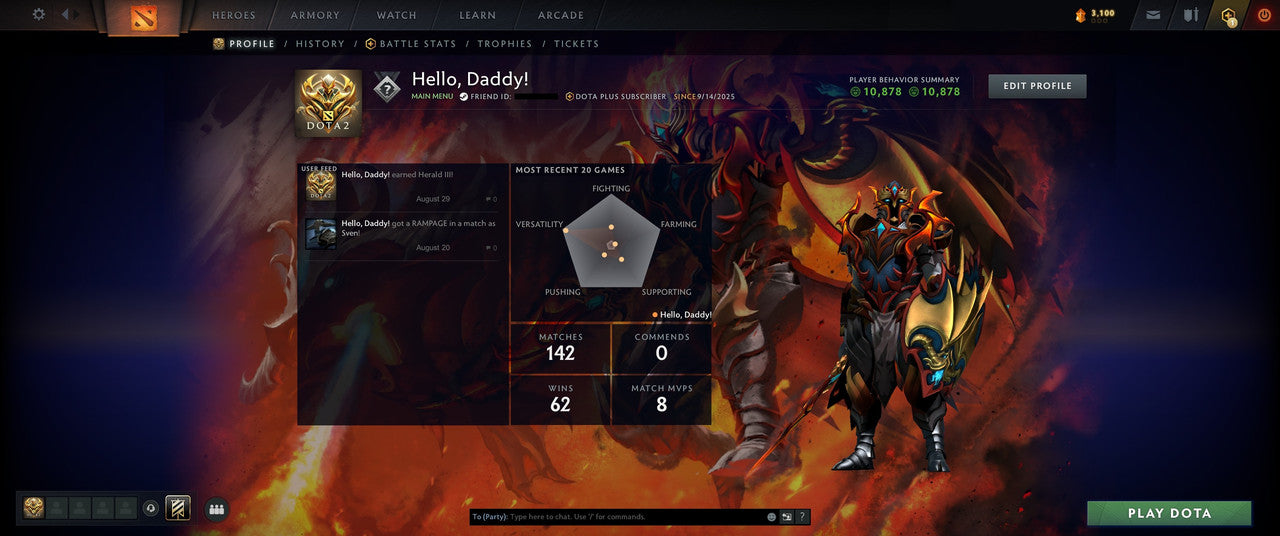Open the Learn section
The width and height of the screenshot is (1280, 536).
click(x=477, y=16)
